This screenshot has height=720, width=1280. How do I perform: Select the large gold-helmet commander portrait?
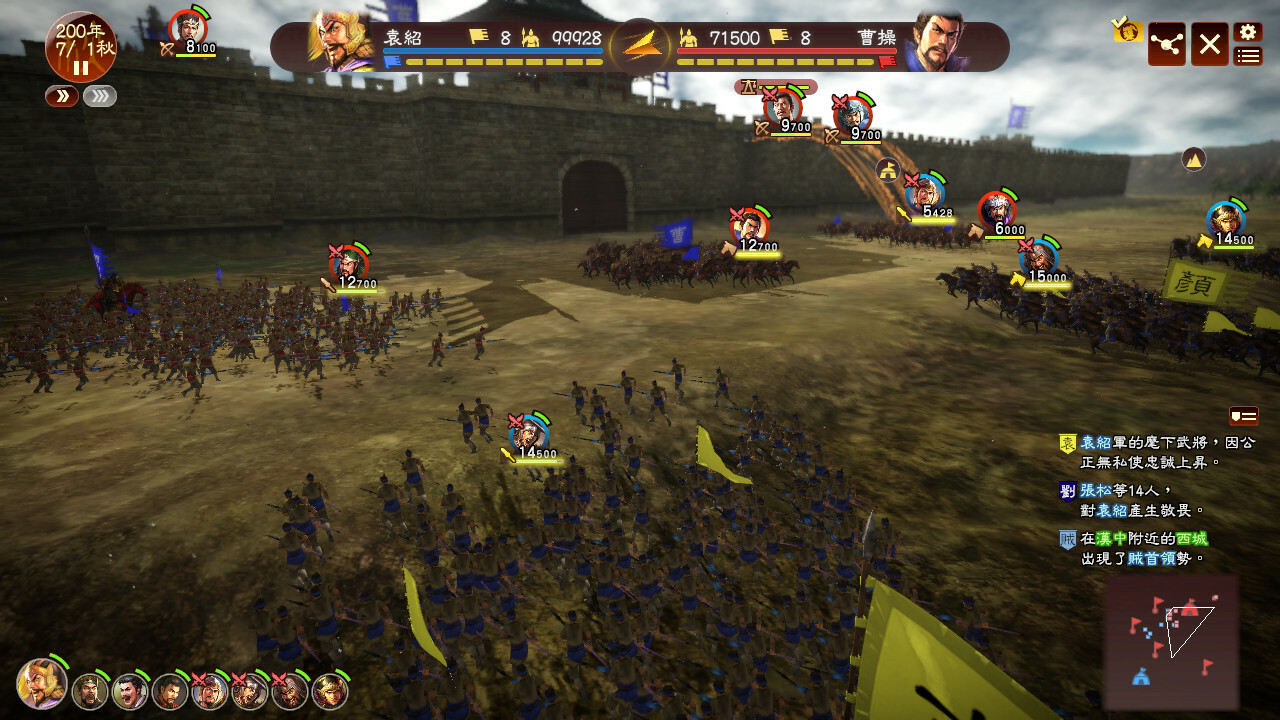[42, 684]
